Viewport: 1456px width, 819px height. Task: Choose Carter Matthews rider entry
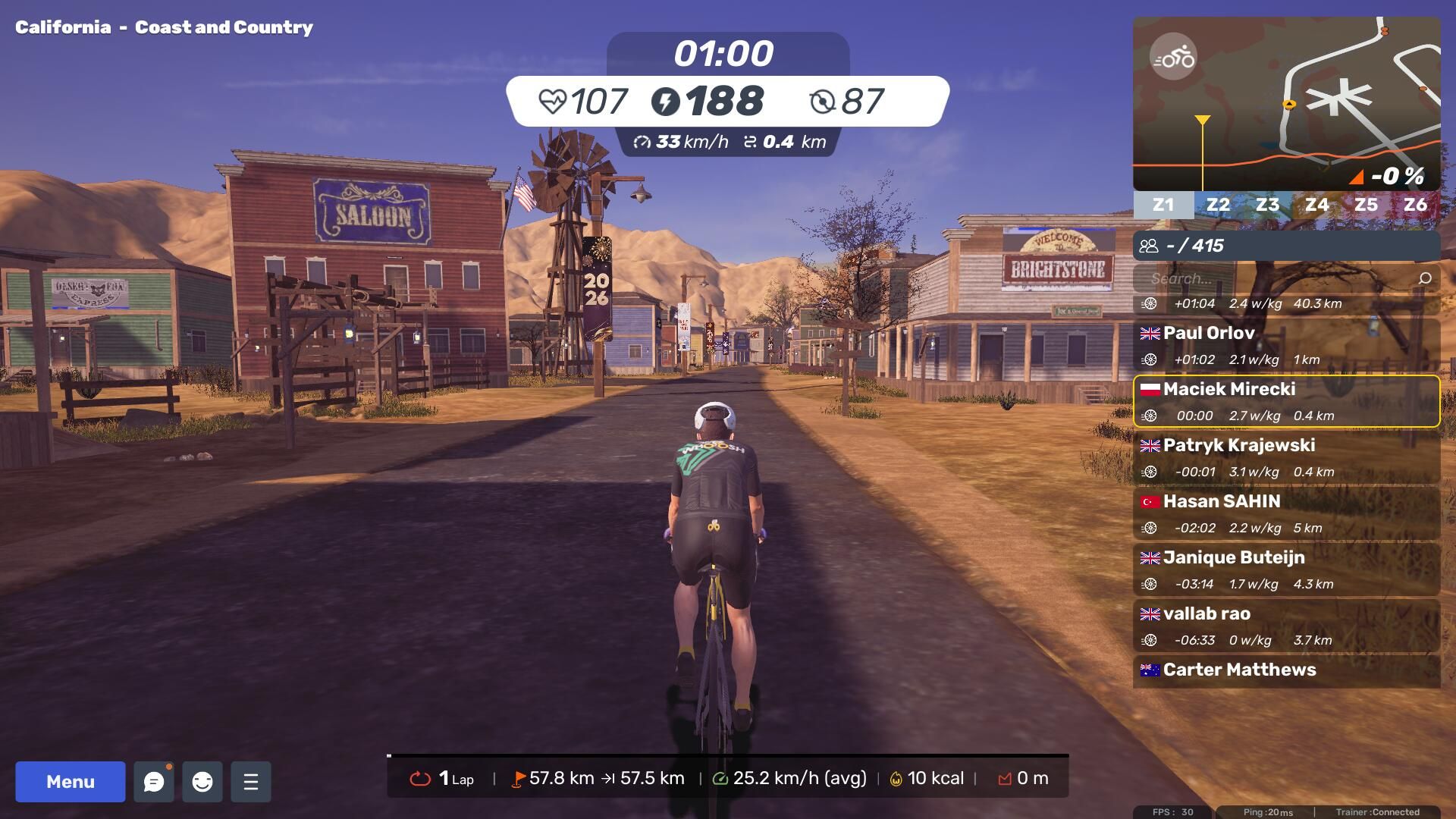(1286, 670)
